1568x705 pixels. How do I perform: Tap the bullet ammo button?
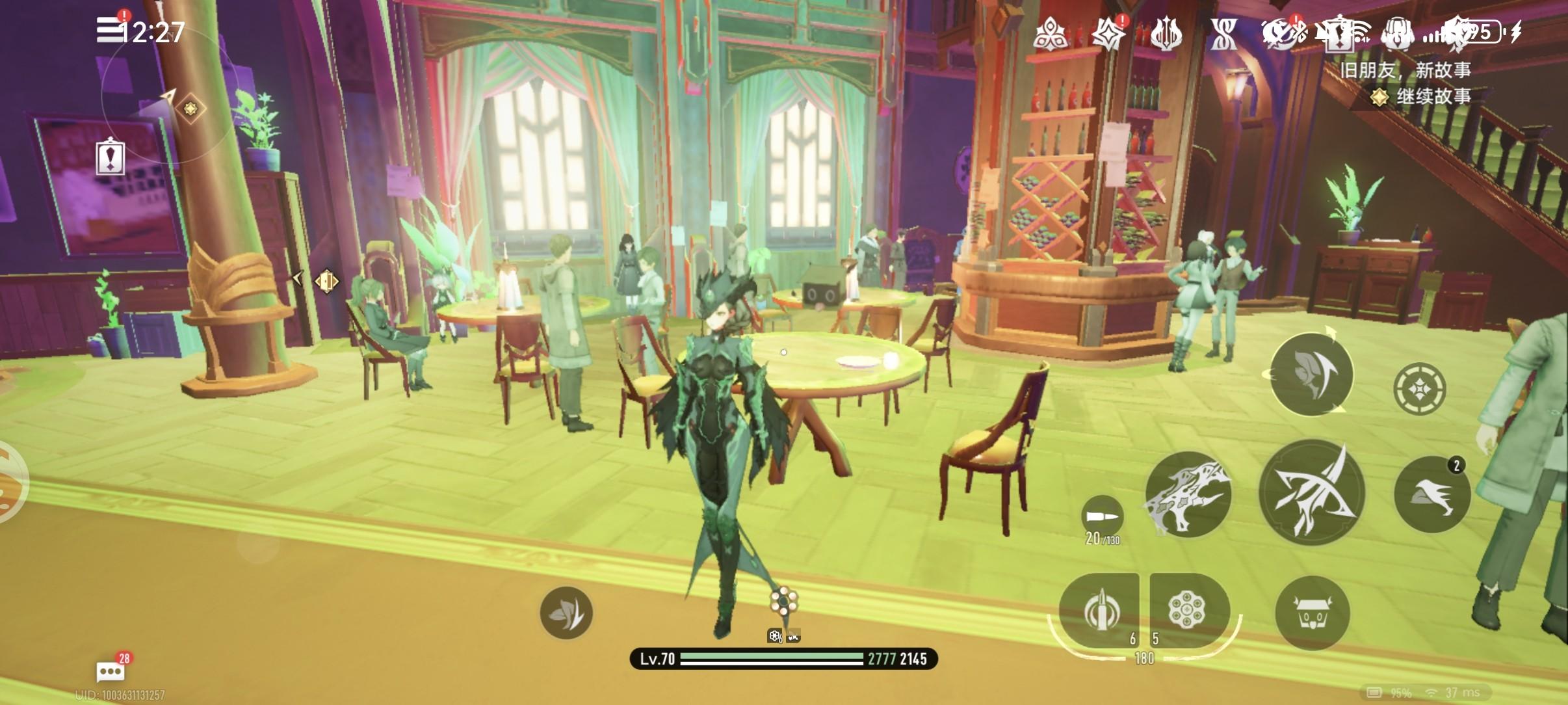click(x=1102, y=517)
